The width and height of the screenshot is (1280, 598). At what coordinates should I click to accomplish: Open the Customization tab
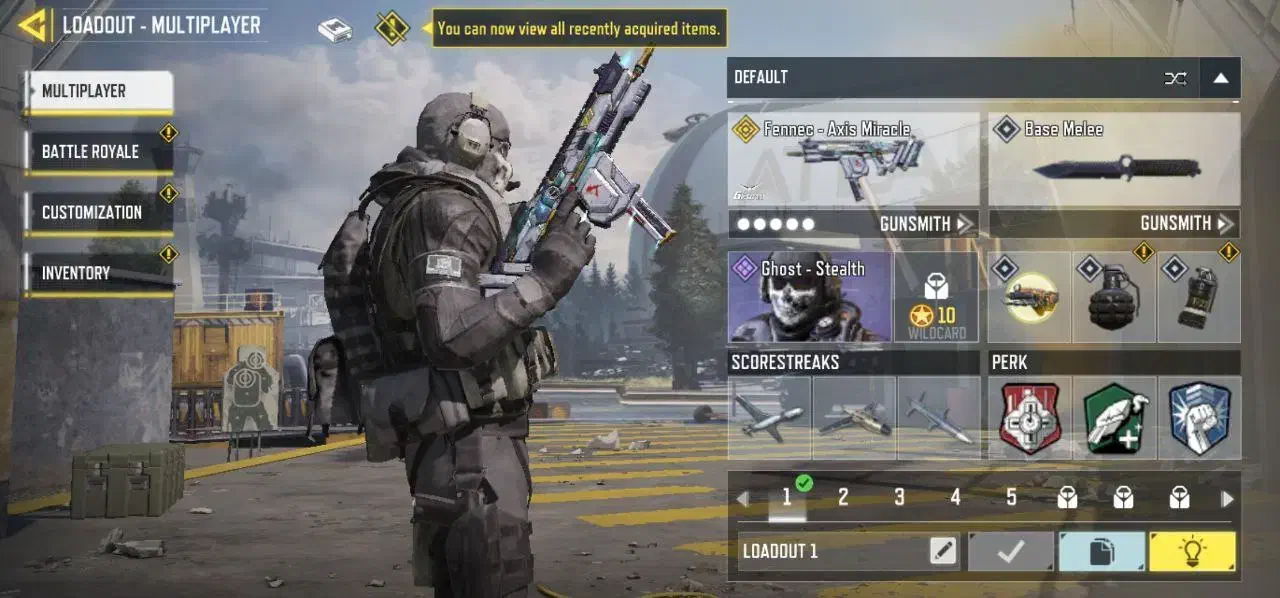(98, 213)
